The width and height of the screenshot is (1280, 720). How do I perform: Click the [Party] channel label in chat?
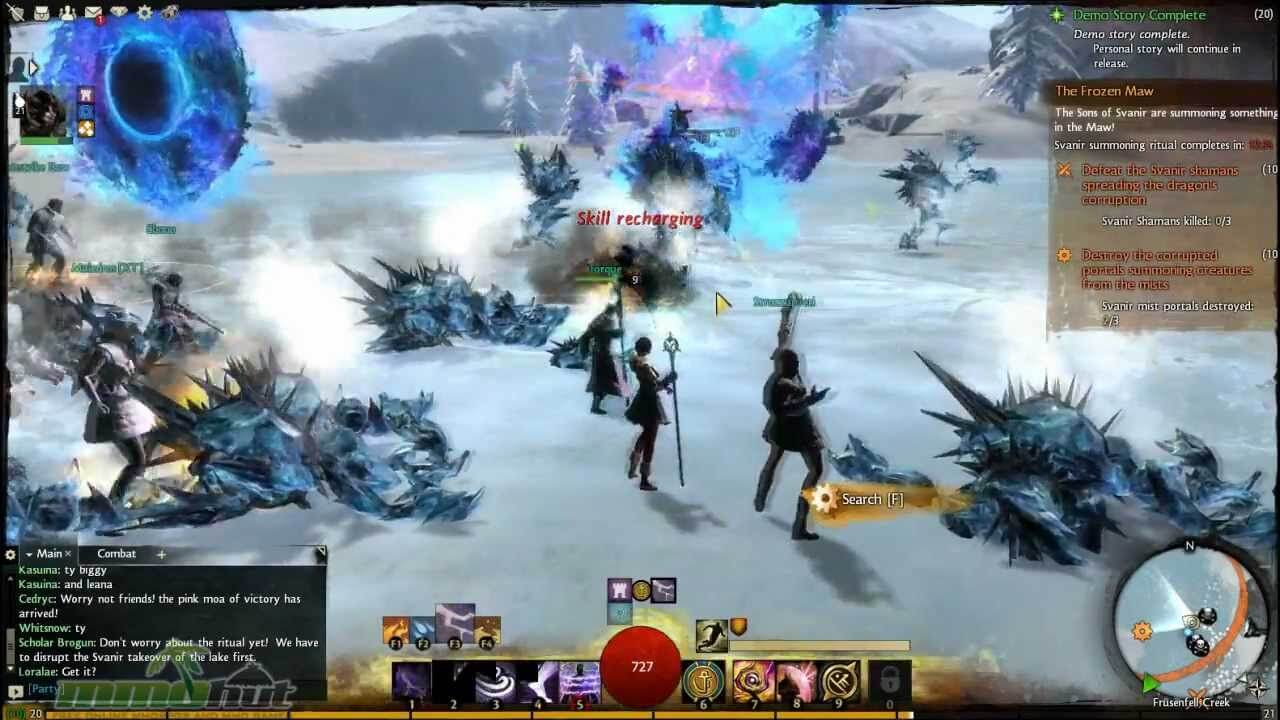point(45,689)
